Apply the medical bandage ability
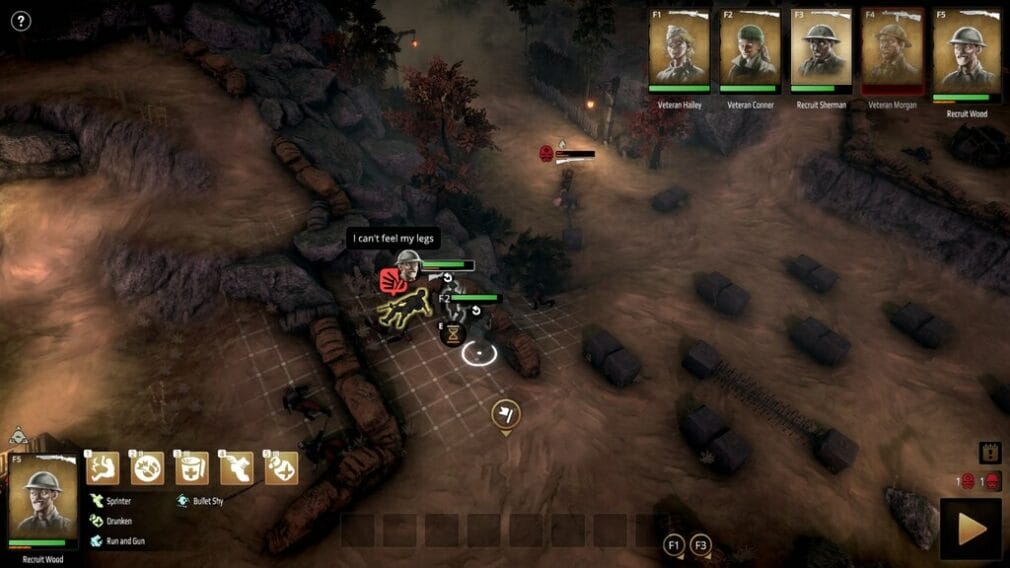 pos(192,468)
